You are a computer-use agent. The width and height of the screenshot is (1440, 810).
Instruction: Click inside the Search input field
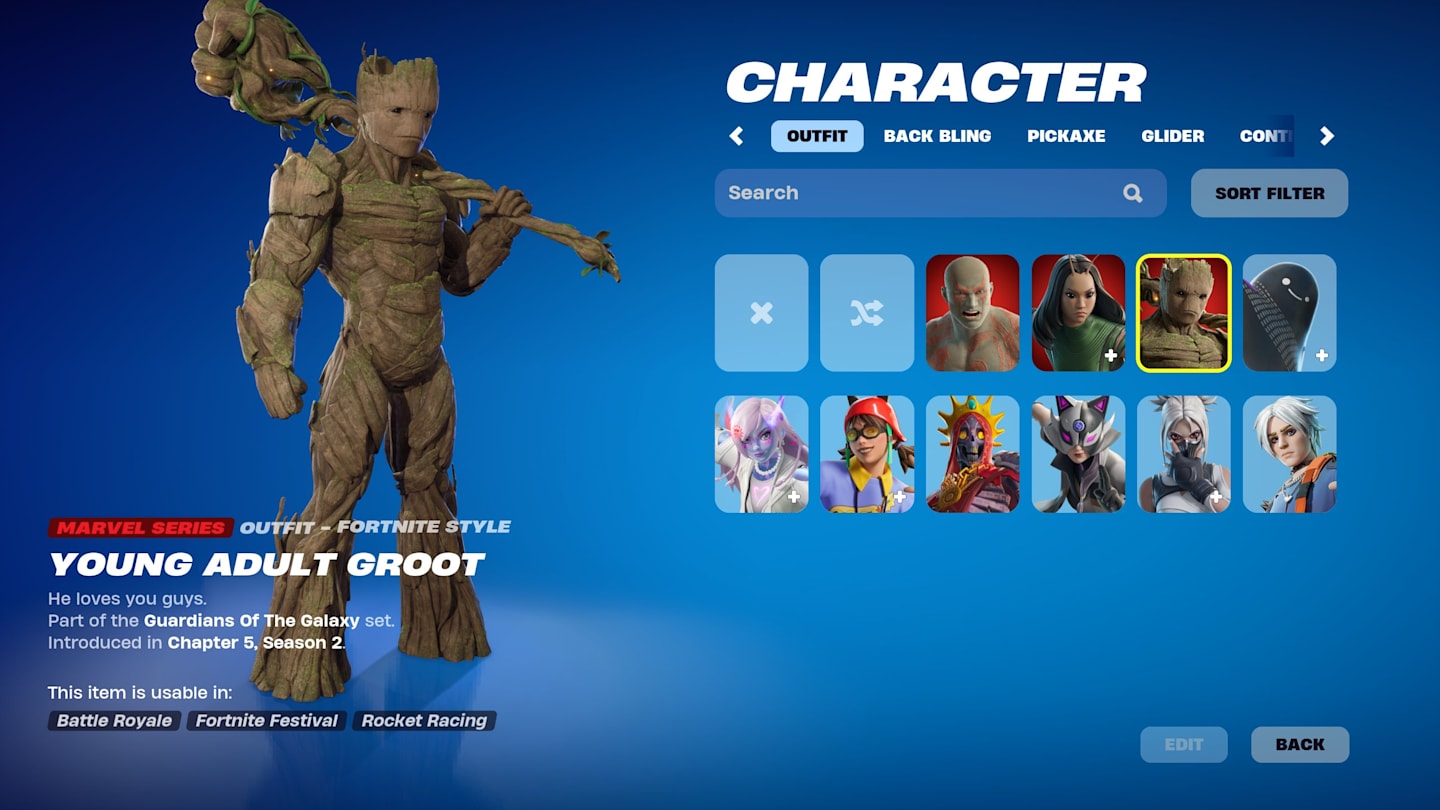tap(900, 193)
